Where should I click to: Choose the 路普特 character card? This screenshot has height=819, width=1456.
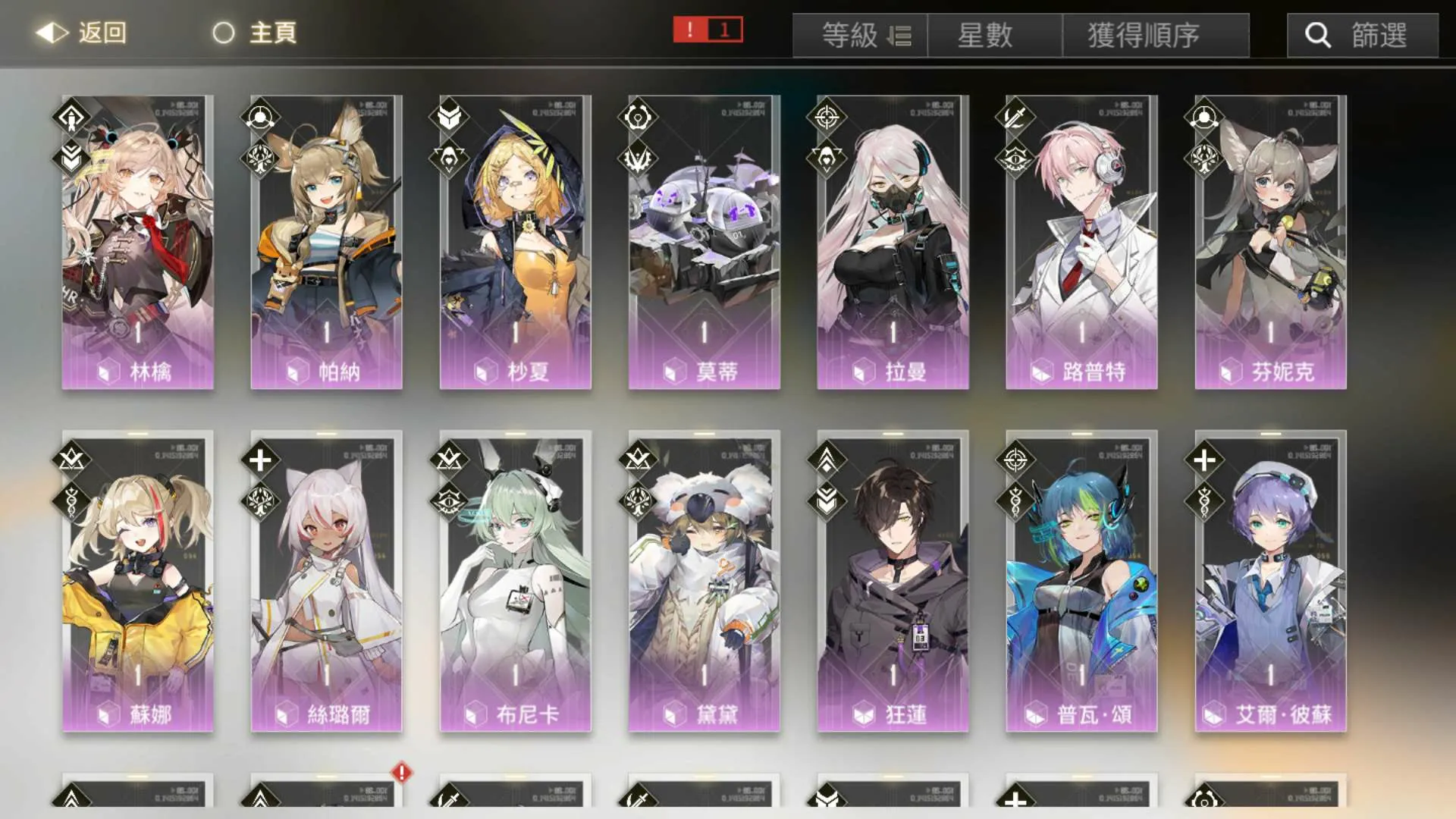click(x=1081, y=243)
